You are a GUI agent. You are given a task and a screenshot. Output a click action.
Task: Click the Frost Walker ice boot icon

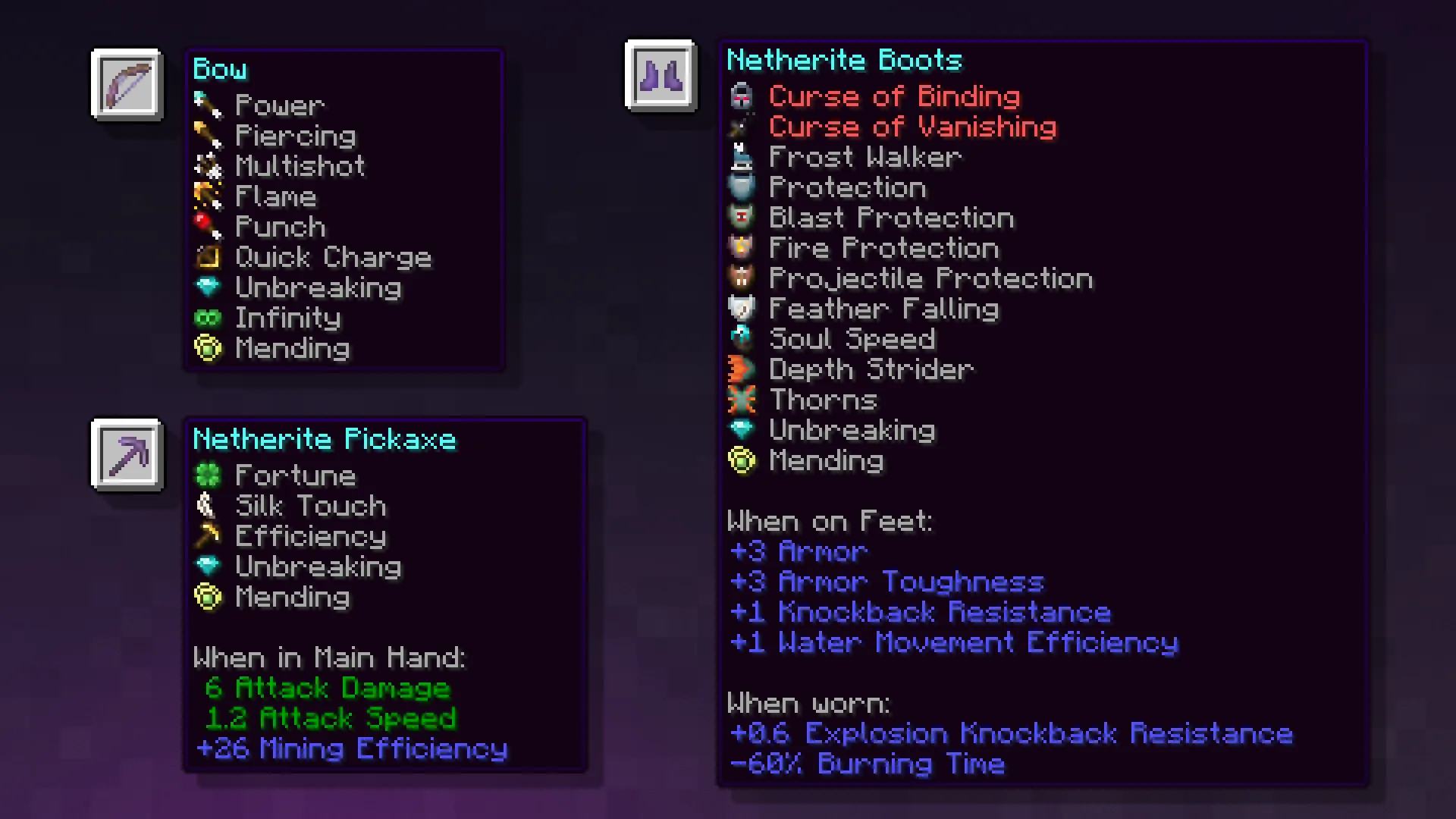[742, 157]
